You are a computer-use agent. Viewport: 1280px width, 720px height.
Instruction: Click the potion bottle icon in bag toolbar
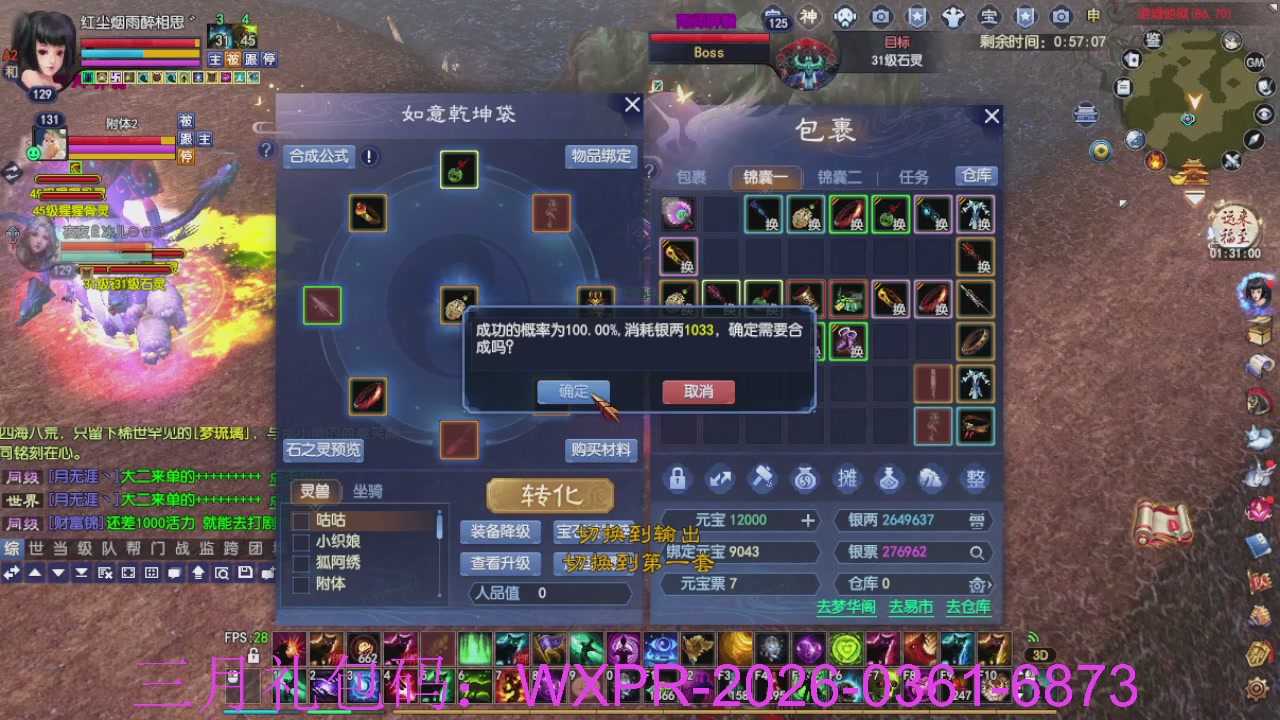(x=889, y=480)
